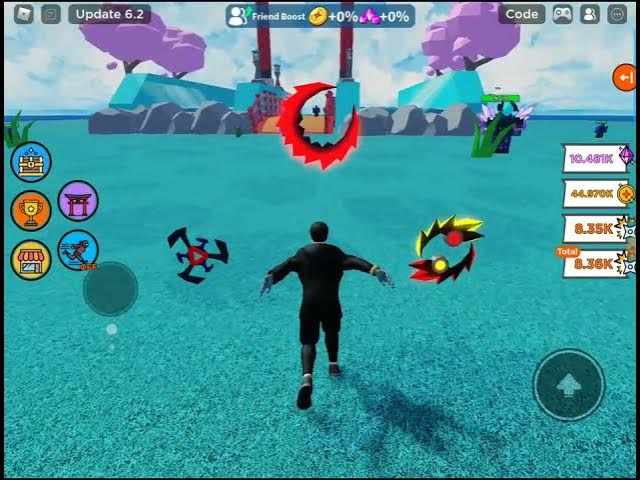The height and width of the screenshot is (480, 640).
Task: Select the purple torii gate icon
Action: click(x=78, y=201)
